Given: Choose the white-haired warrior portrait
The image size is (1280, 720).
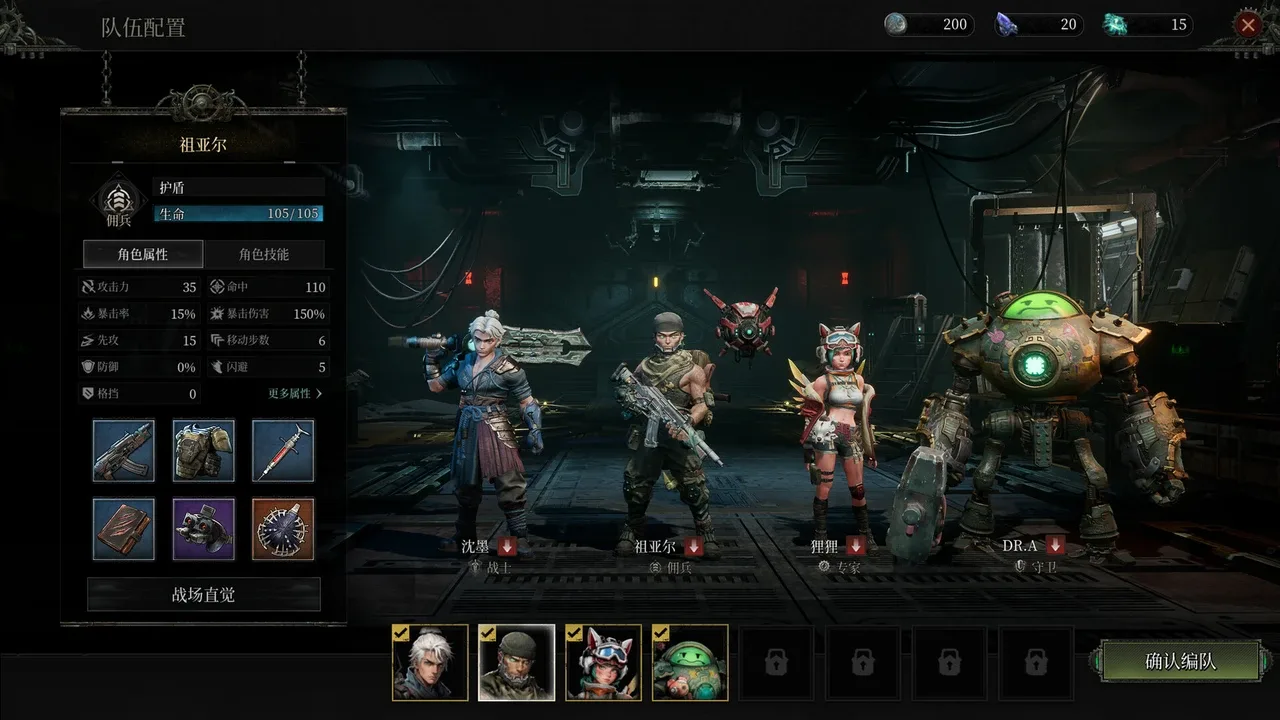Looking at the screenshot, I should pyautogui.click(x=430, y=662).
